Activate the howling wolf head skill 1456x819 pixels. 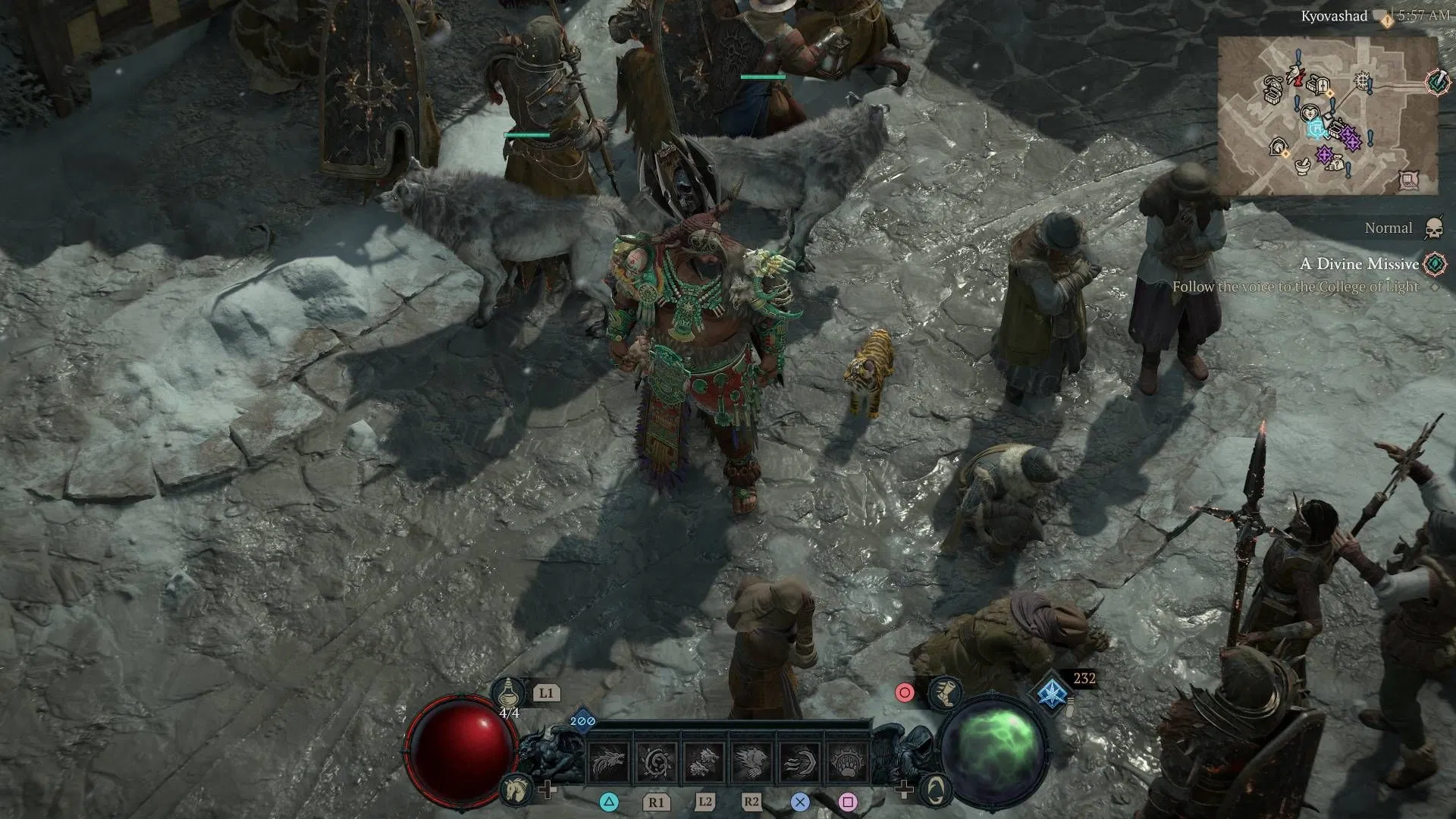(x=609, y=761)
